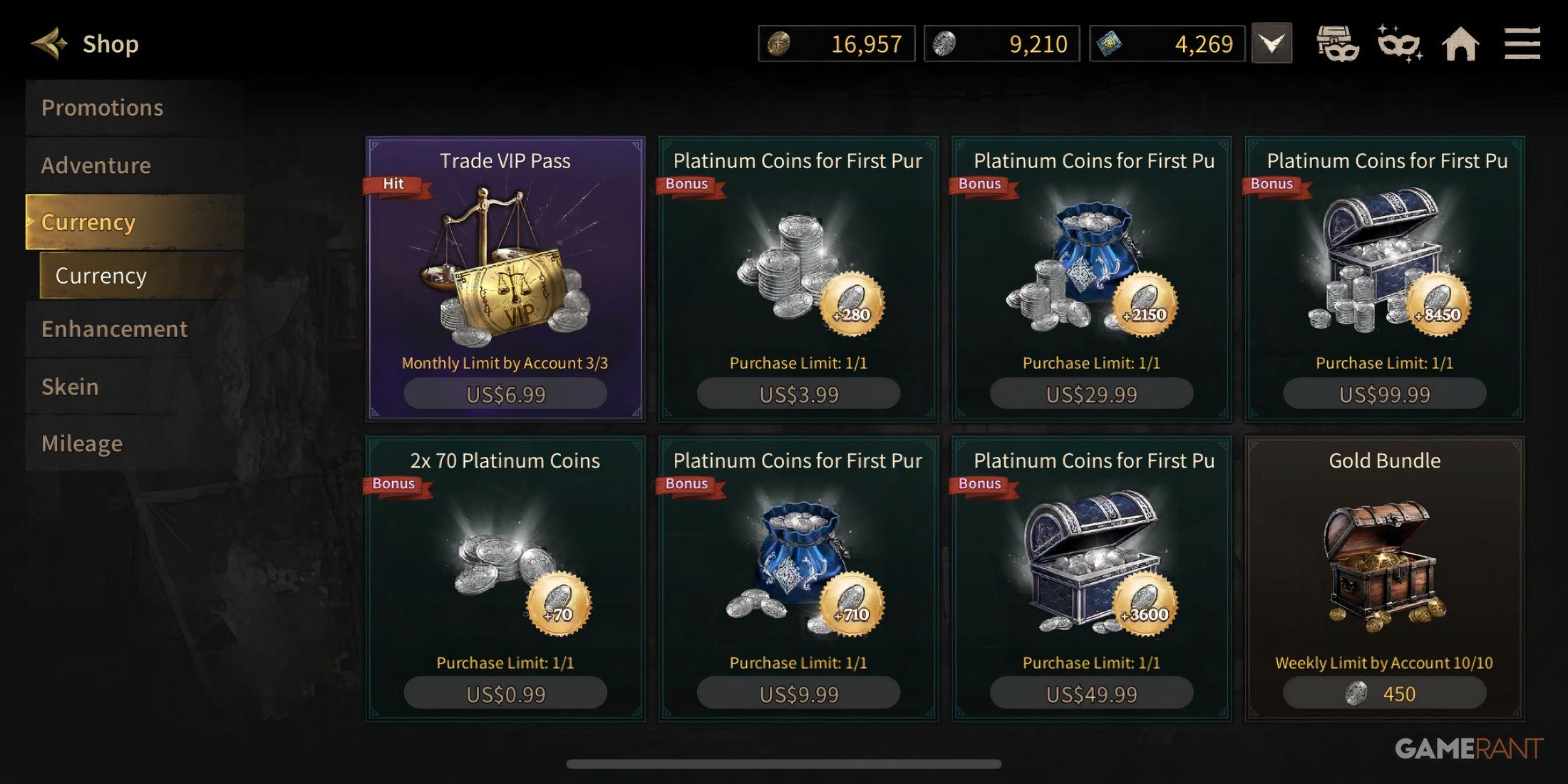This screenshot has width=1568, height=784.
Task: Purchase the Gold Bundle for 450 platinum
Action: coord(1384,692)
